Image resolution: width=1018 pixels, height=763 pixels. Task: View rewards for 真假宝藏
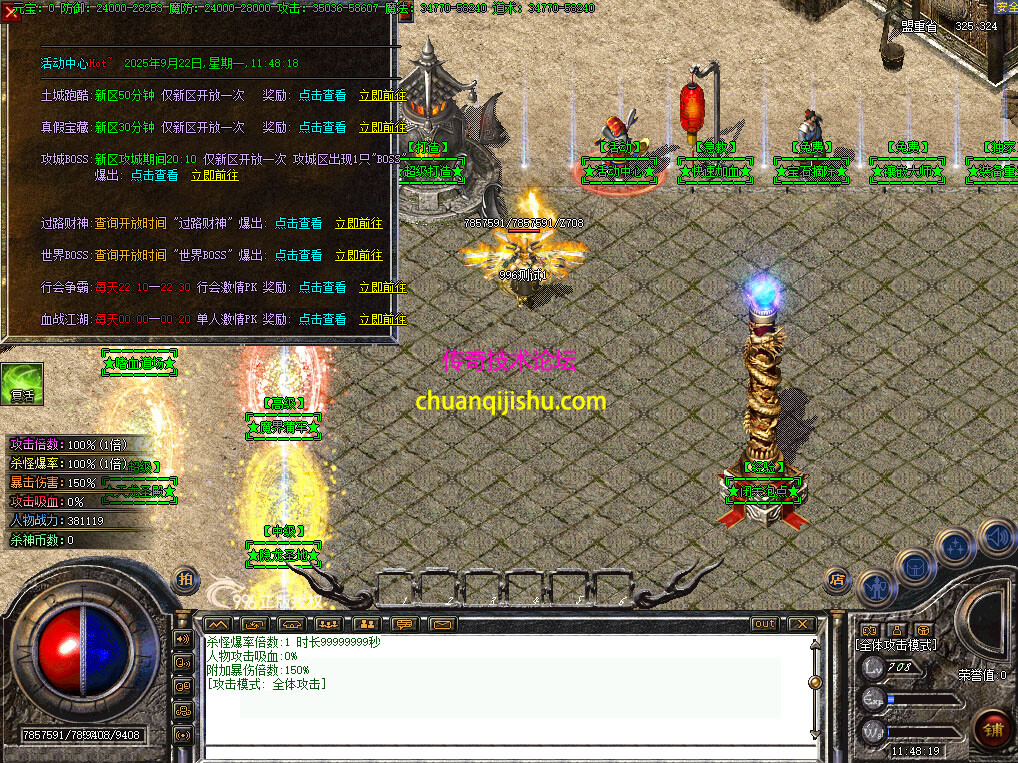click(322, 128)
